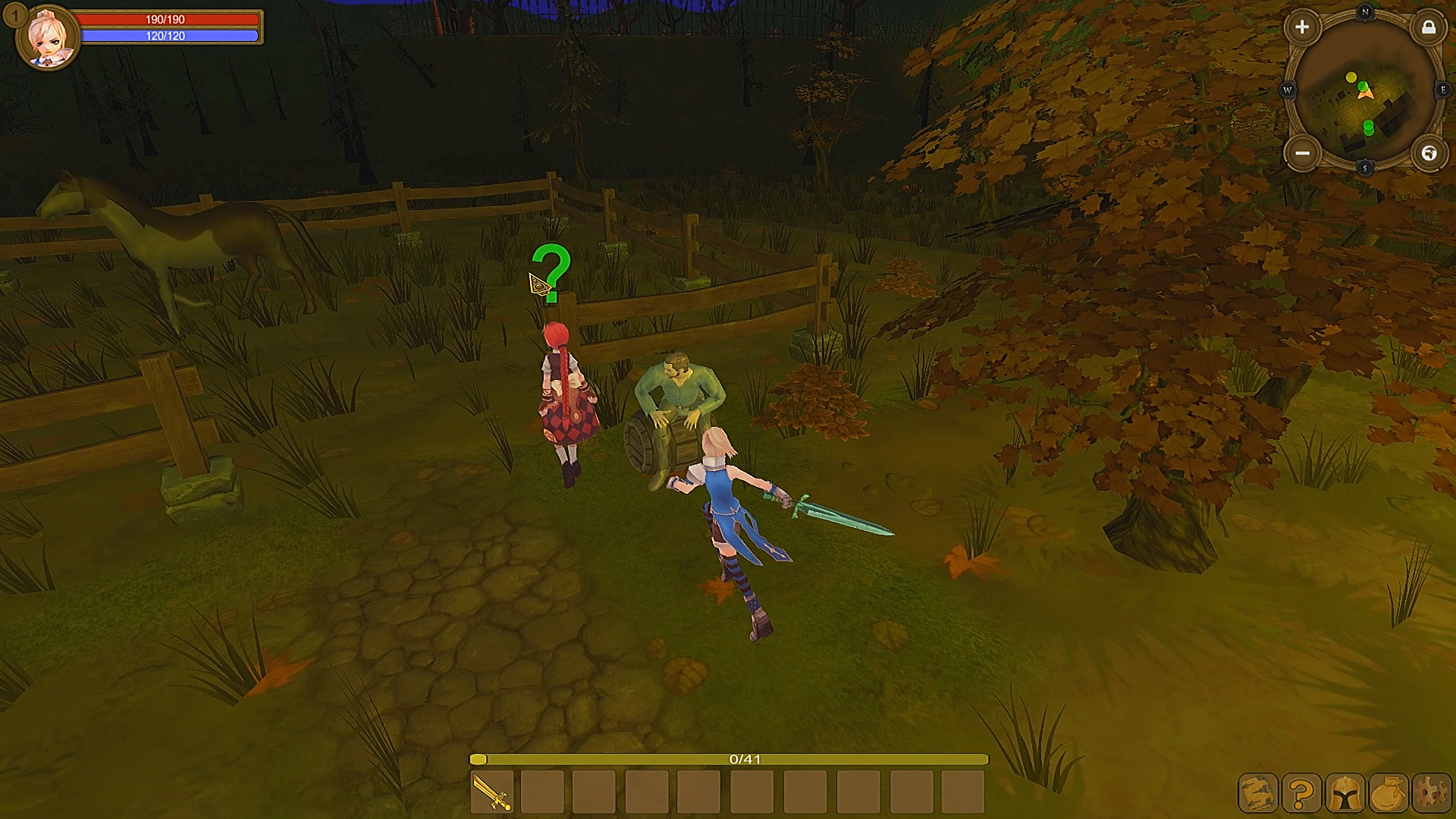
Task: Click the North marker on the minimap
Action: [1365, 11]
